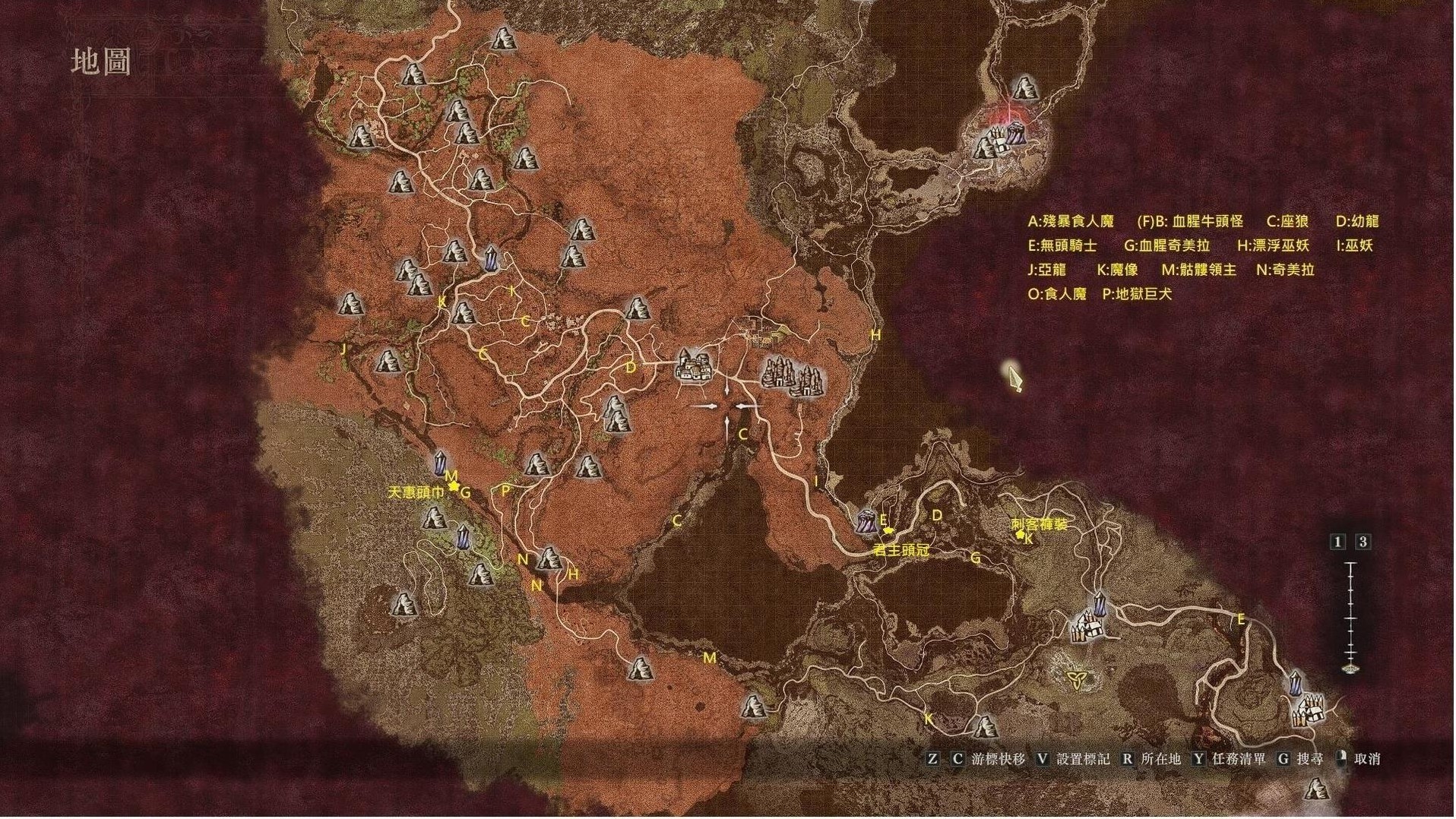
Task: Click the zoom slider diamond handle
Action: [x=1352, y=671]
